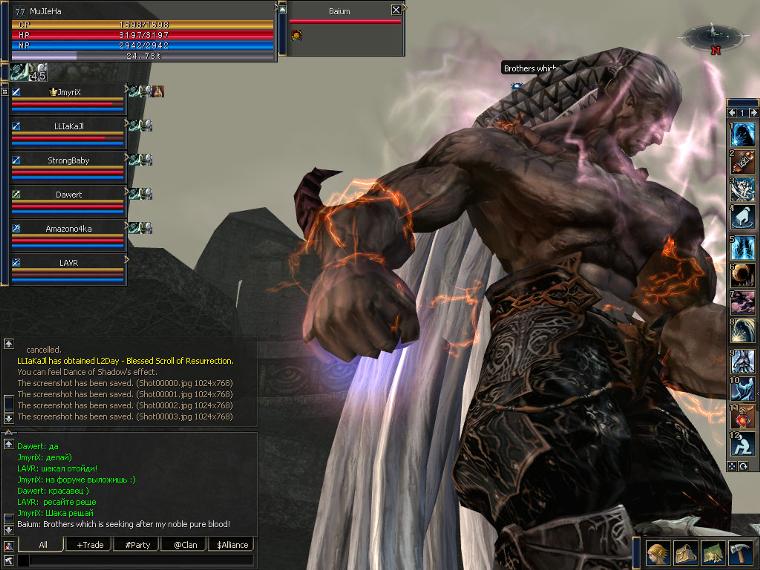
Task: Switch to the All chat tab
Action: click(x=42, y=545)
